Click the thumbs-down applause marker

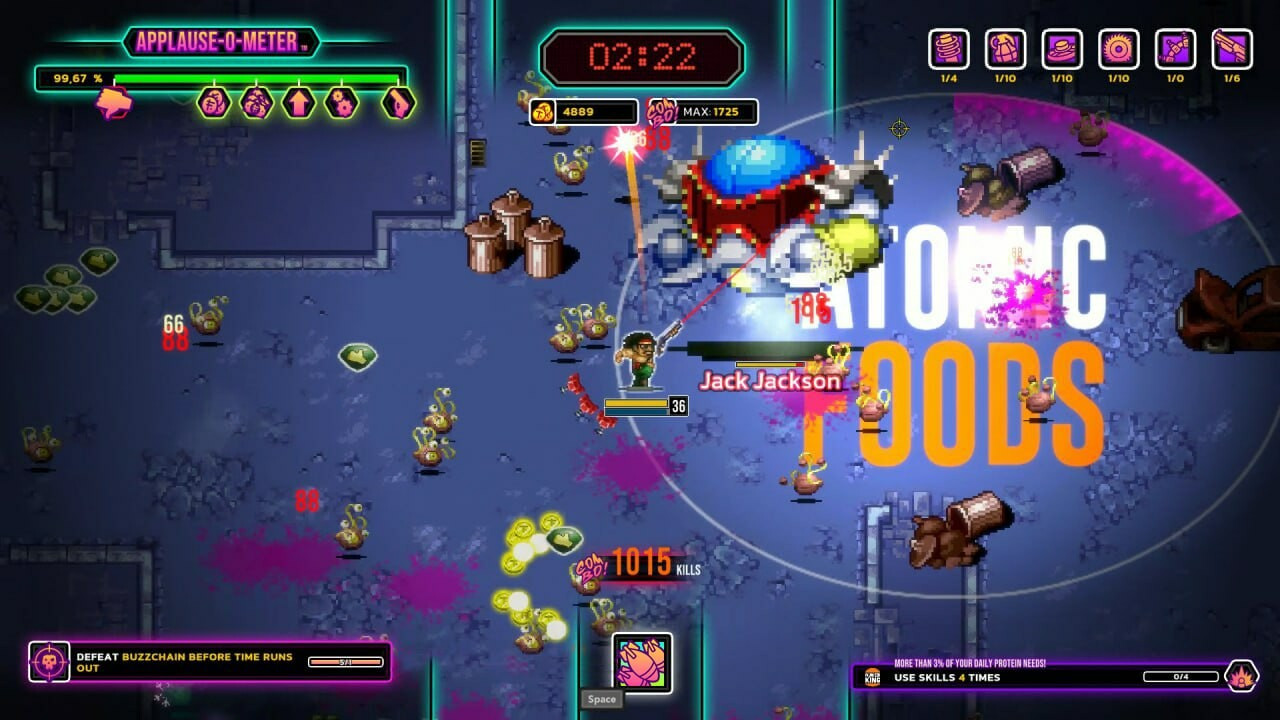(114, 102)
